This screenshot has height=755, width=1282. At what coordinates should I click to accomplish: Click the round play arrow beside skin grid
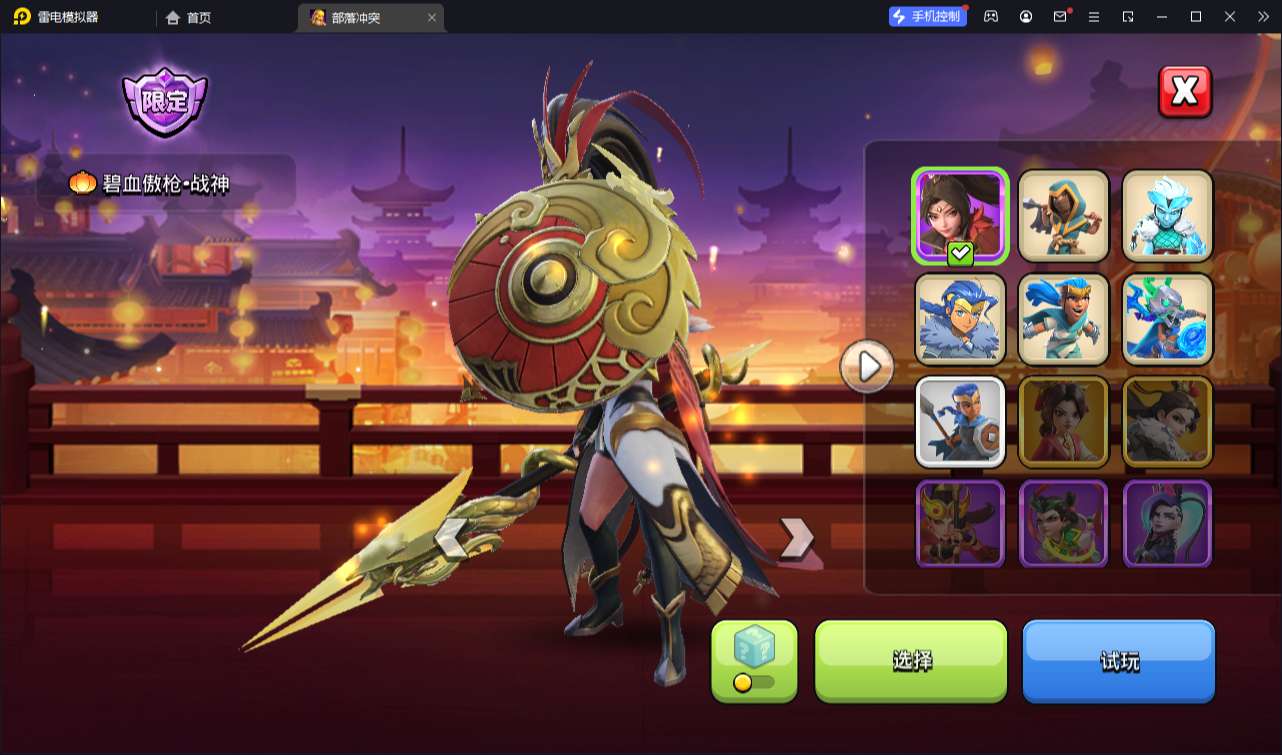[x=867, y=367]
